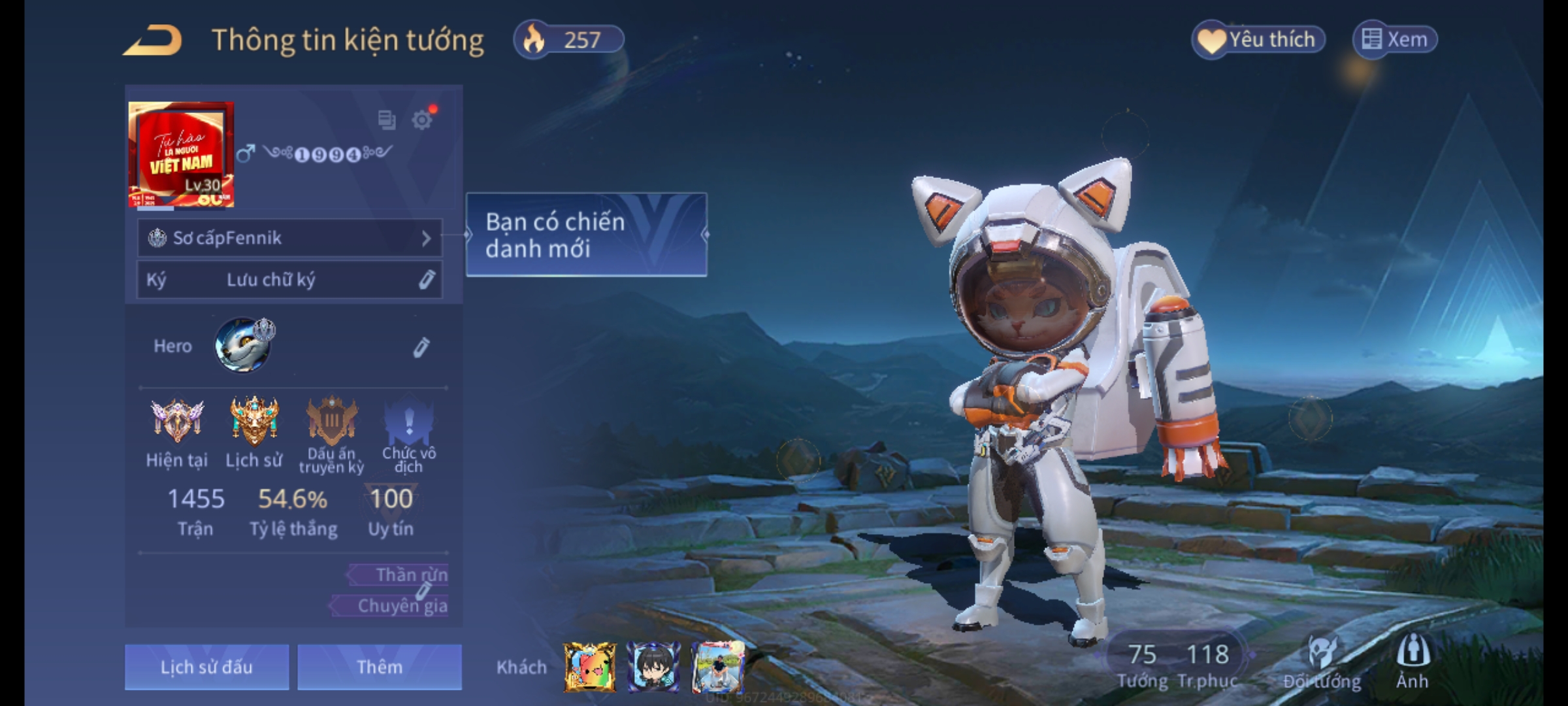Click the Thêm button

coord(380,667)
